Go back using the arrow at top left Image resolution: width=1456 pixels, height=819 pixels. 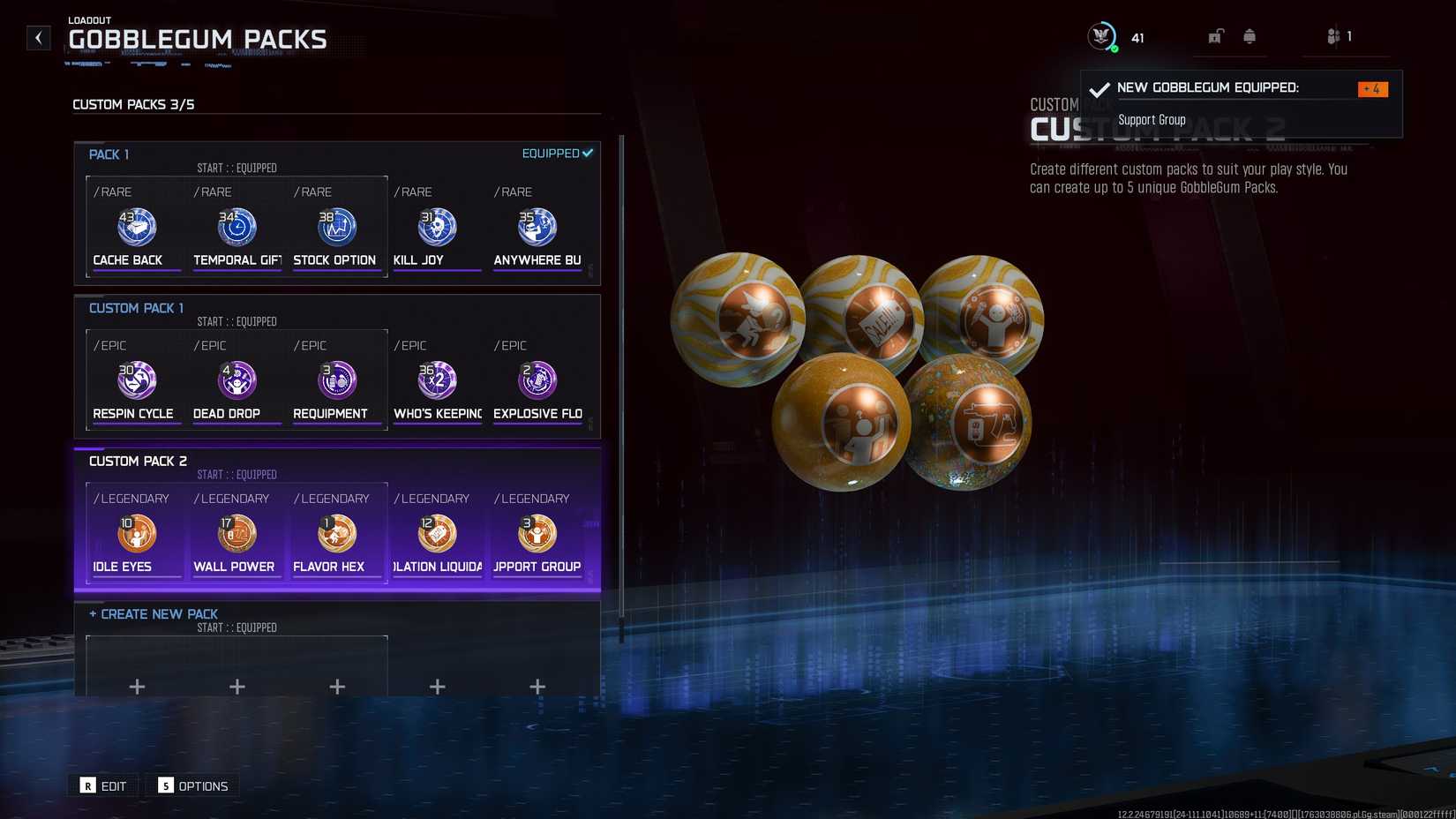click(37, 37)
